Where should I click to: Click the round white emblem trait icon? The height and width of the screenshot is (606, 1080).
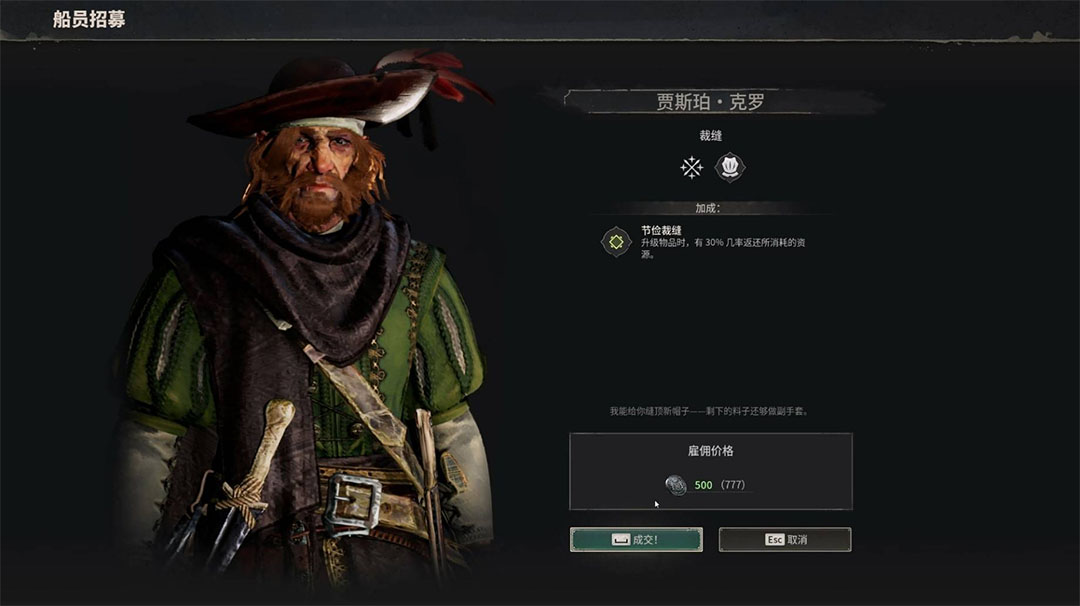point(730,167)
